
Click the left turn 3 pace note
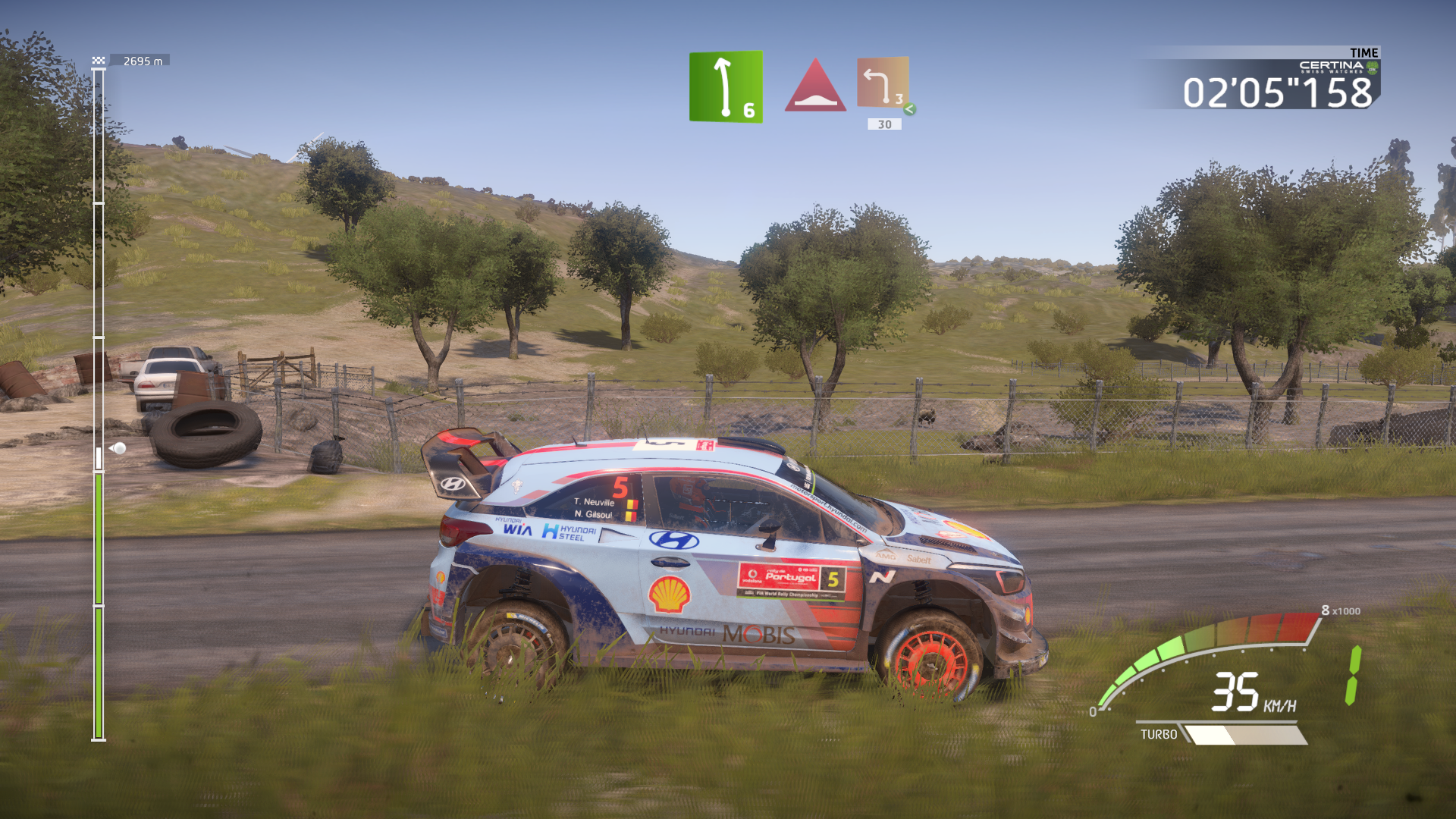pos(883,83)
